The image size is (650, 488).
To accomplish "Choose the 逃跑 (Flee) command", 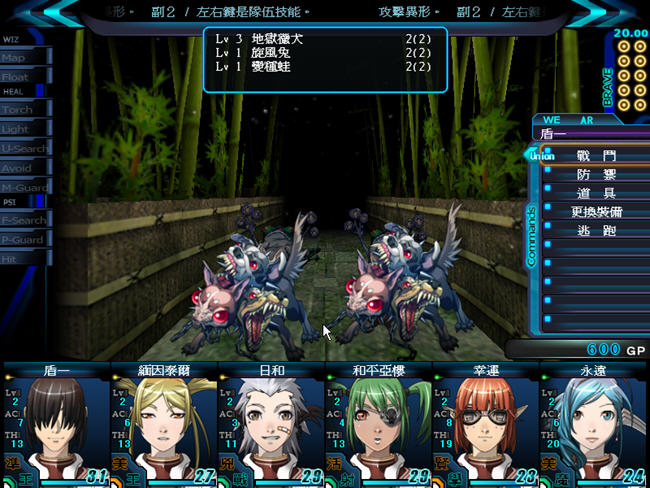I will [596, 230].
